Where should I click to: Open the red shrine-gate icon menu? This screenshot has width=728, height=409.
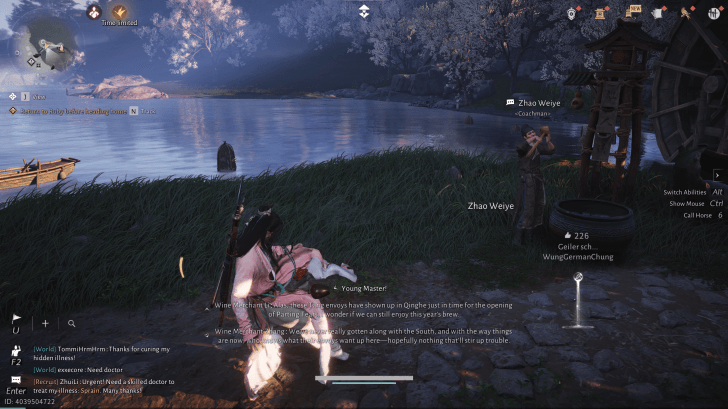[x=602, y=13]
